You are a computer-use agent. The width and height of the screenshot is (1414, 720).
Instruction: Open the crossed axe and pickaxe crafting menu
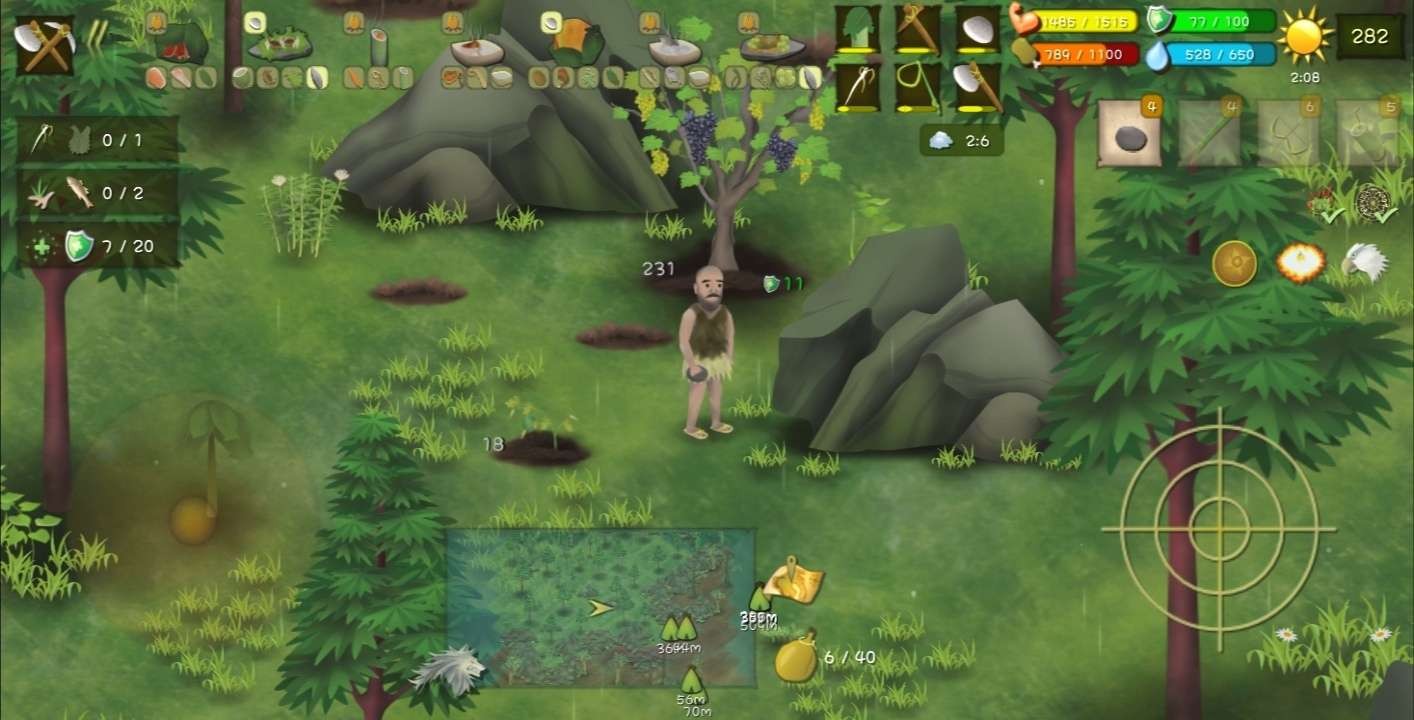[x=44, y=45]
